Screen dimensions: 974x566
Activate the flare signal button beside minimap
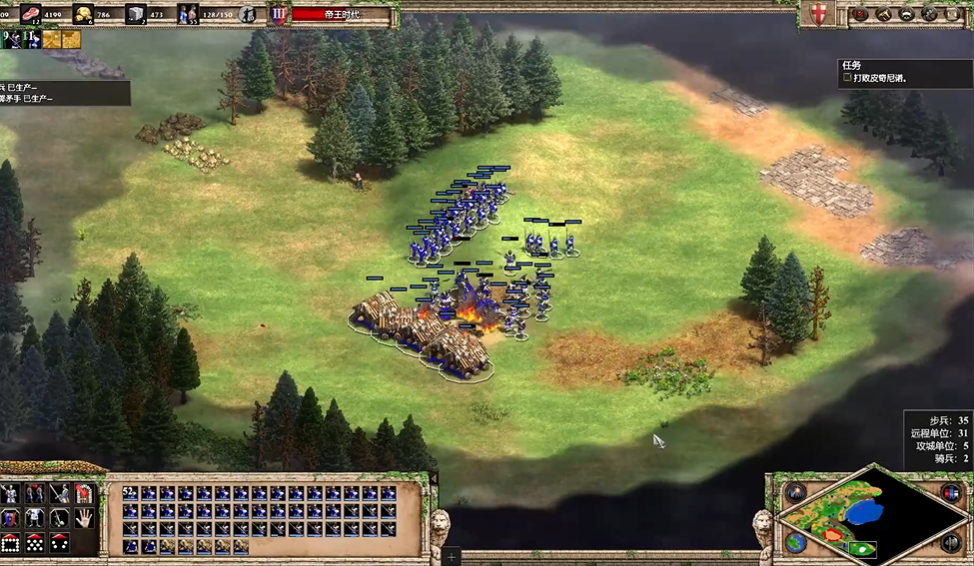[x=796, y=493]
